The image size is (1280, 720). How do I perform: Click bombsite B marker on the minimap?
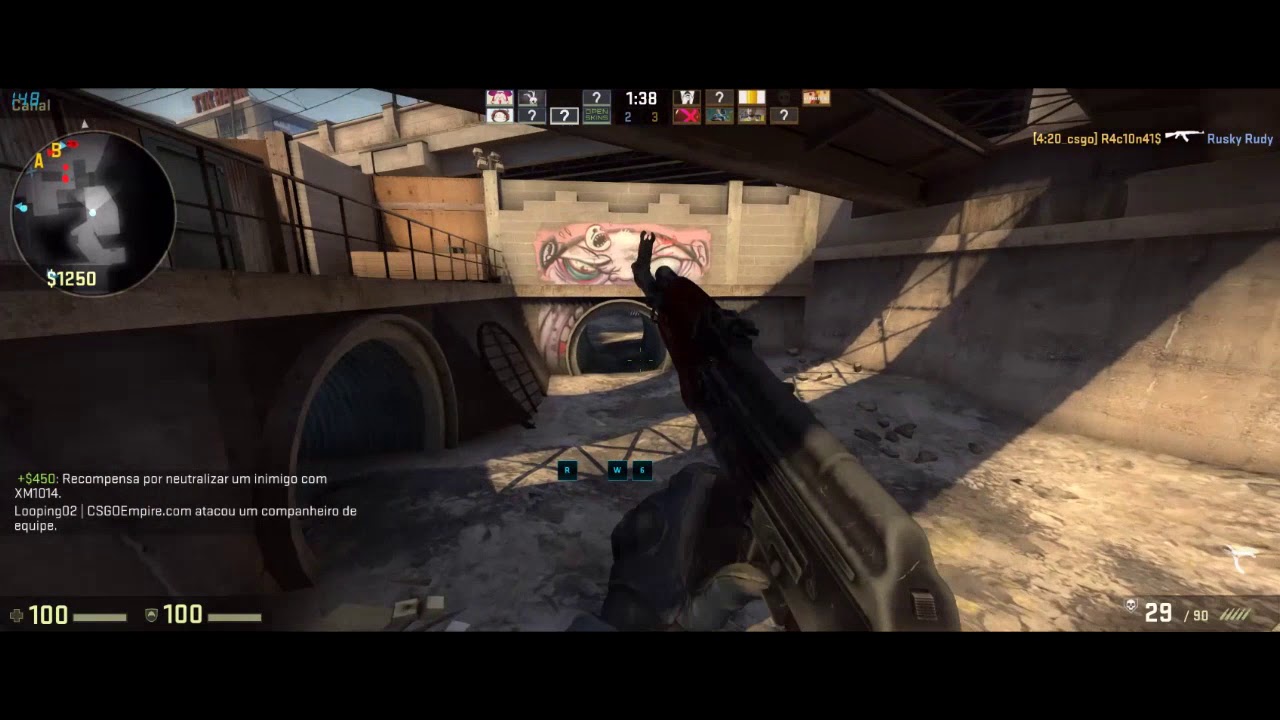pyautogui.click(x=57, y=150)
